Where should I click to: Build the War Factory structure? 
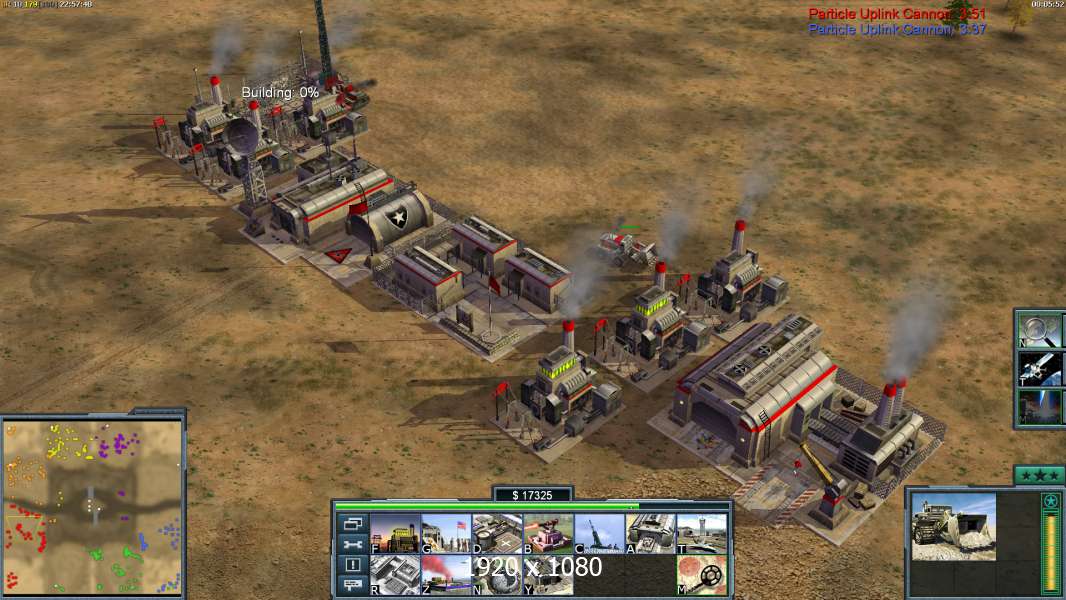(x=650, y=534)
